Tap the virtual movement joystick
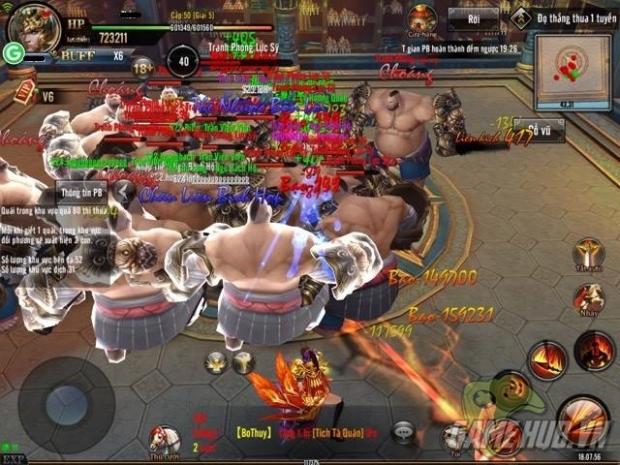 (66, 405)
